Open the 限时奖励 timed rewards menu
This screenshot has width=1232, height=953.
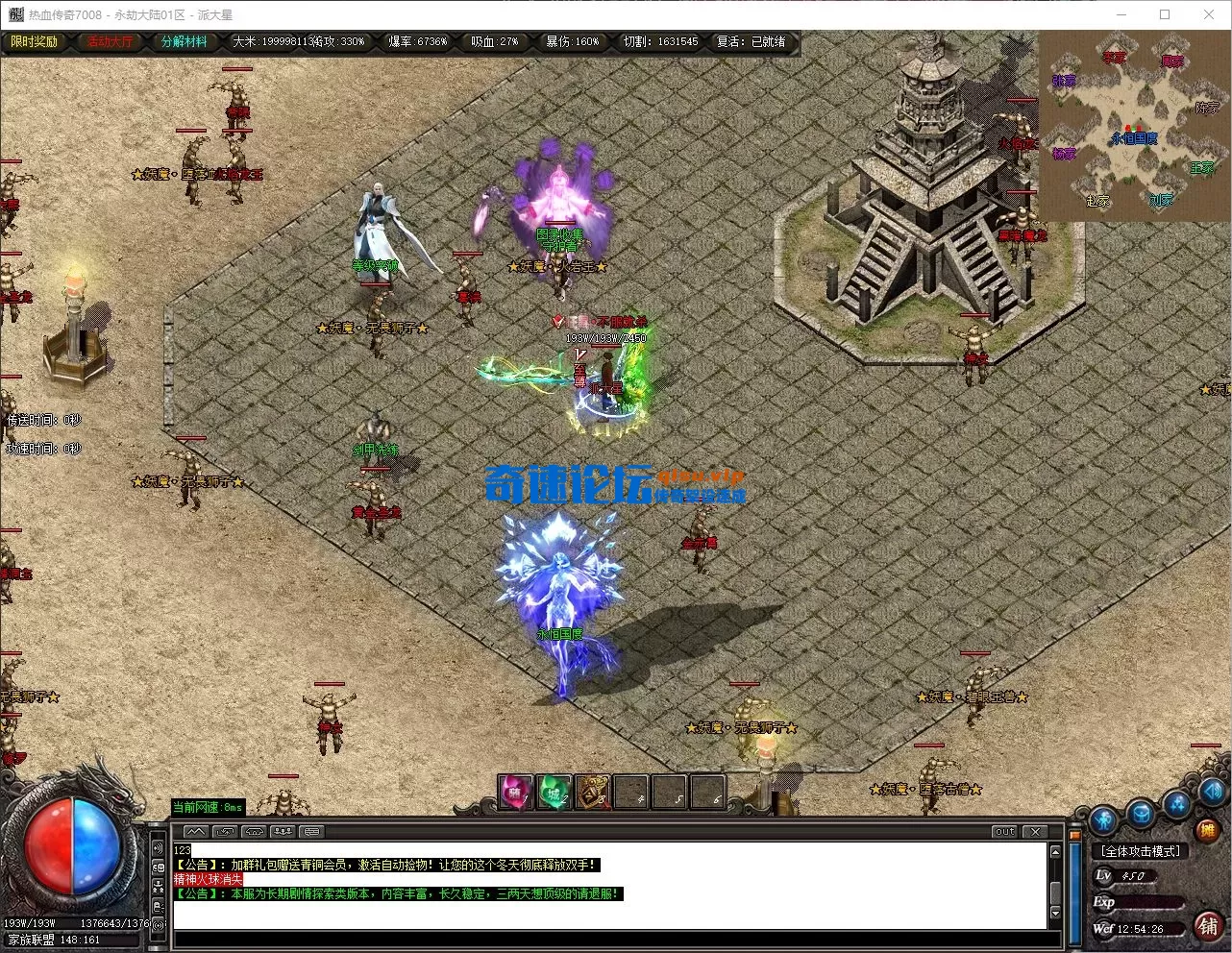click(34, 42)
